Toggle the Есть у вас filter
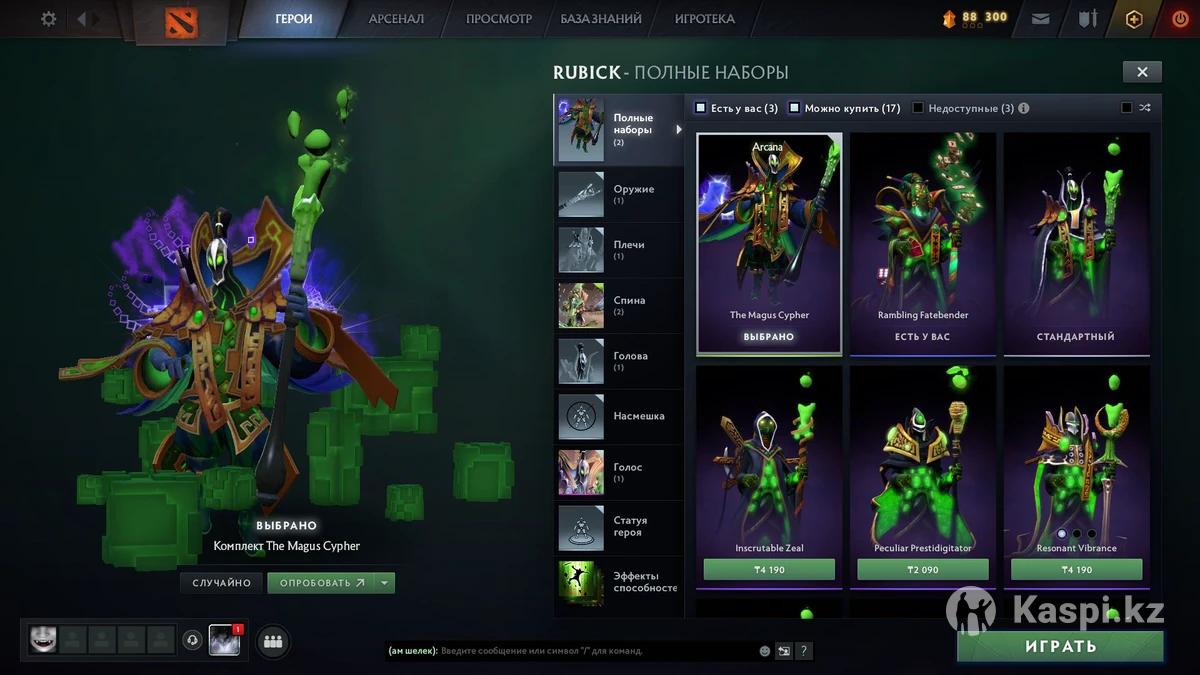 pos(701,108)
